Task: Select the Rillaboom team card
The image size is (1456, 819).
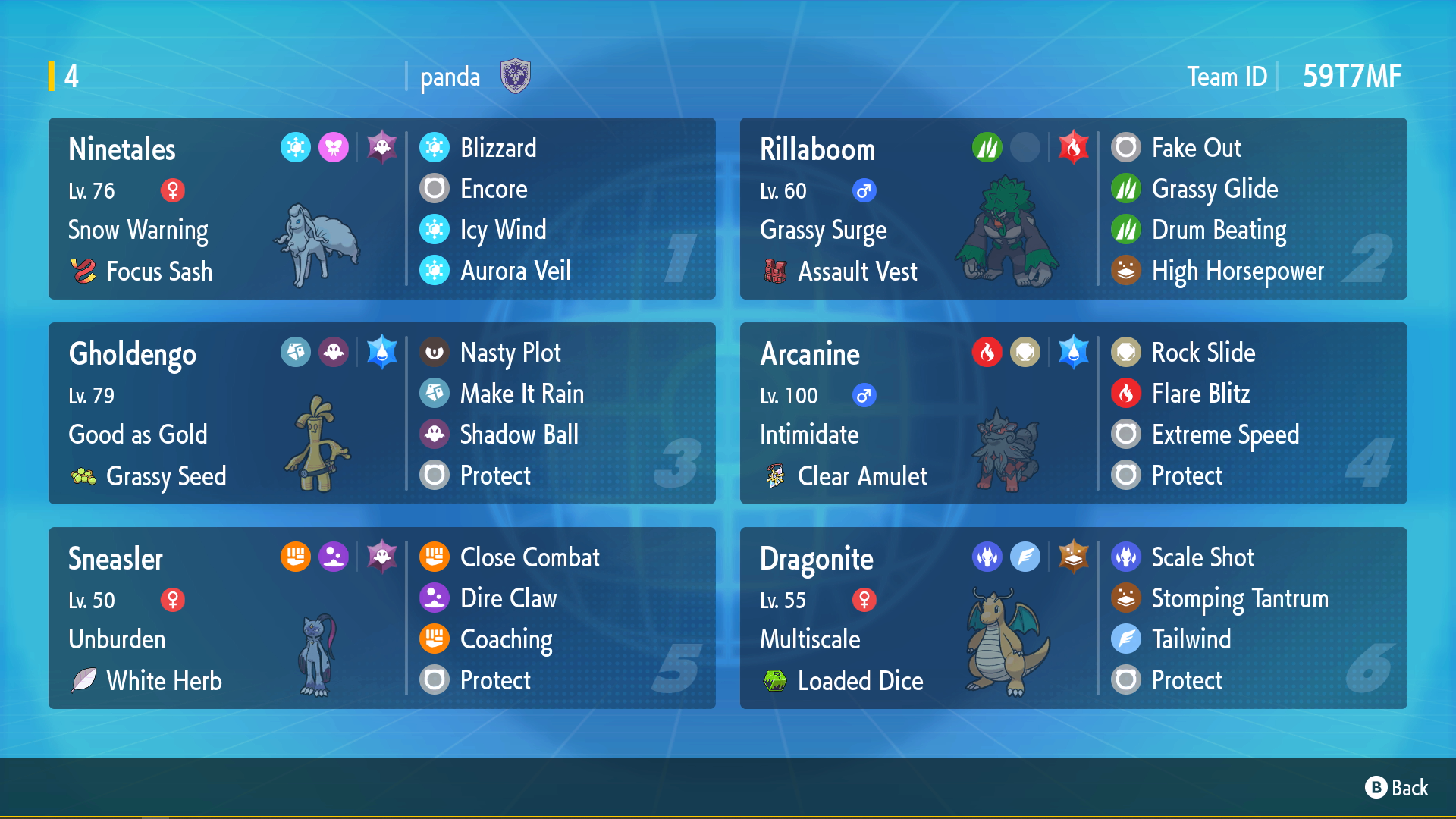Action: [1073, 209]
